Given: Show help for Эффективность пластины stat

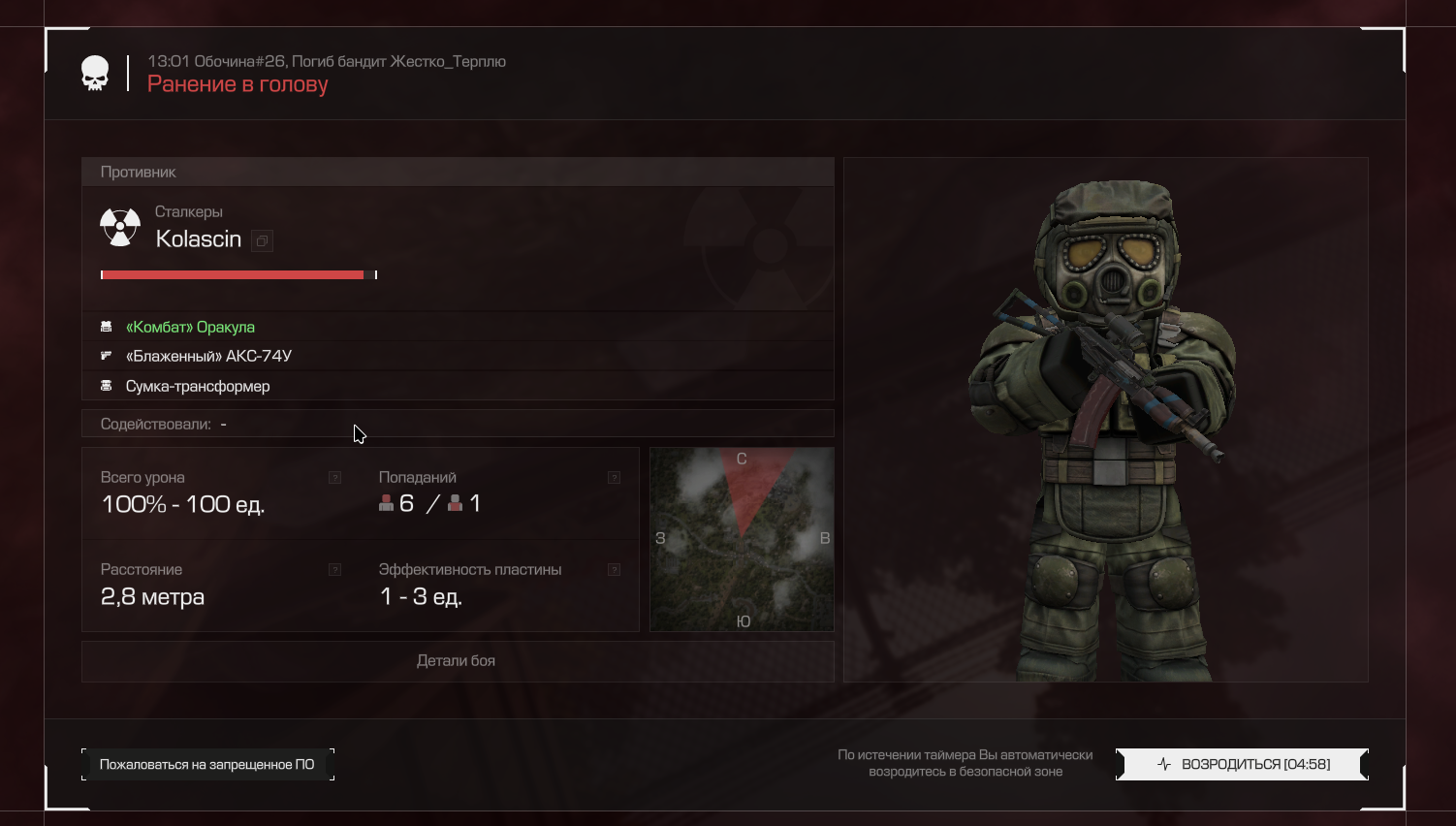Looking at the screenshot, I should click(614, 569).
